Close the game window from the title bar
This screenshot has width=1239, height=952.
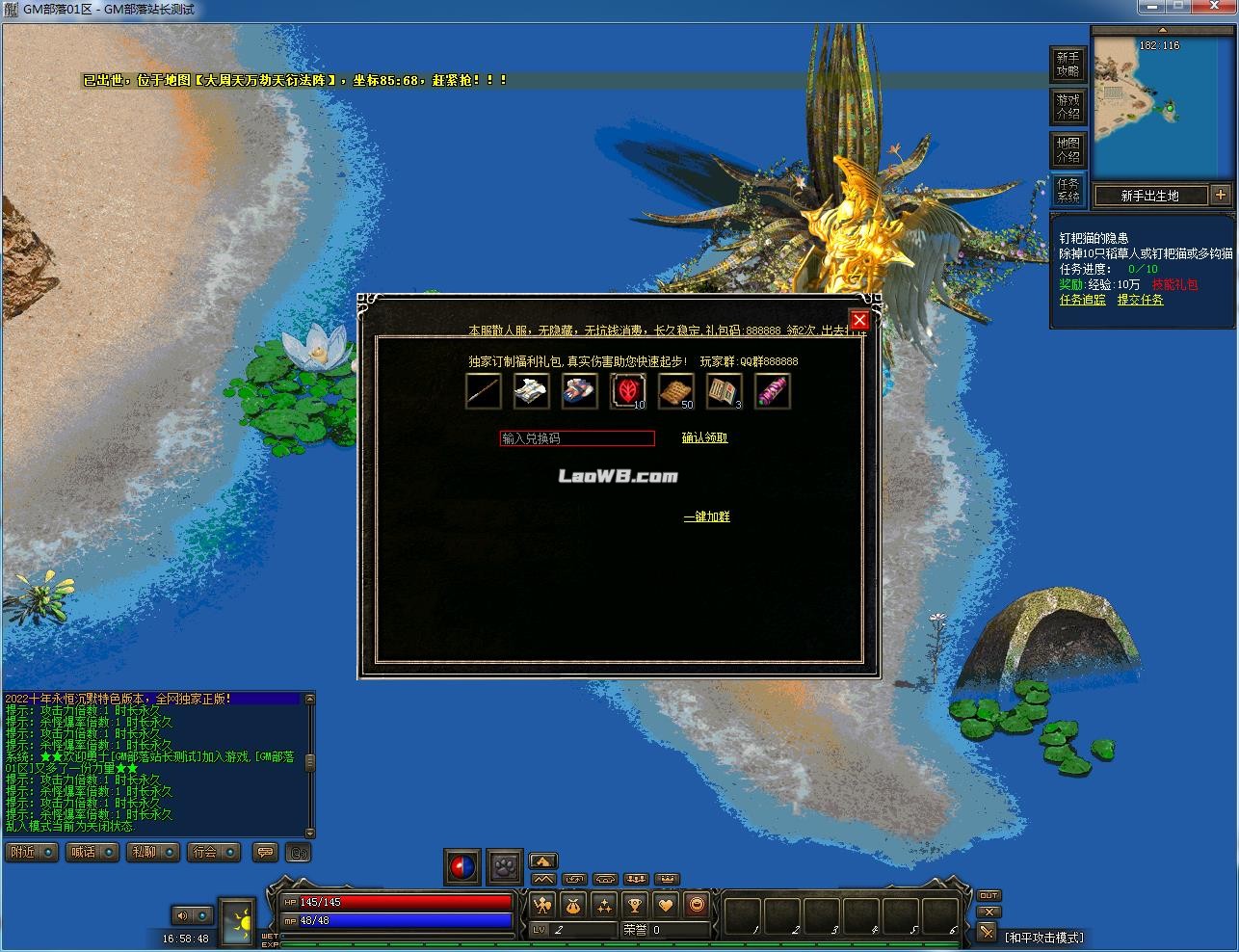[1216, 8]
